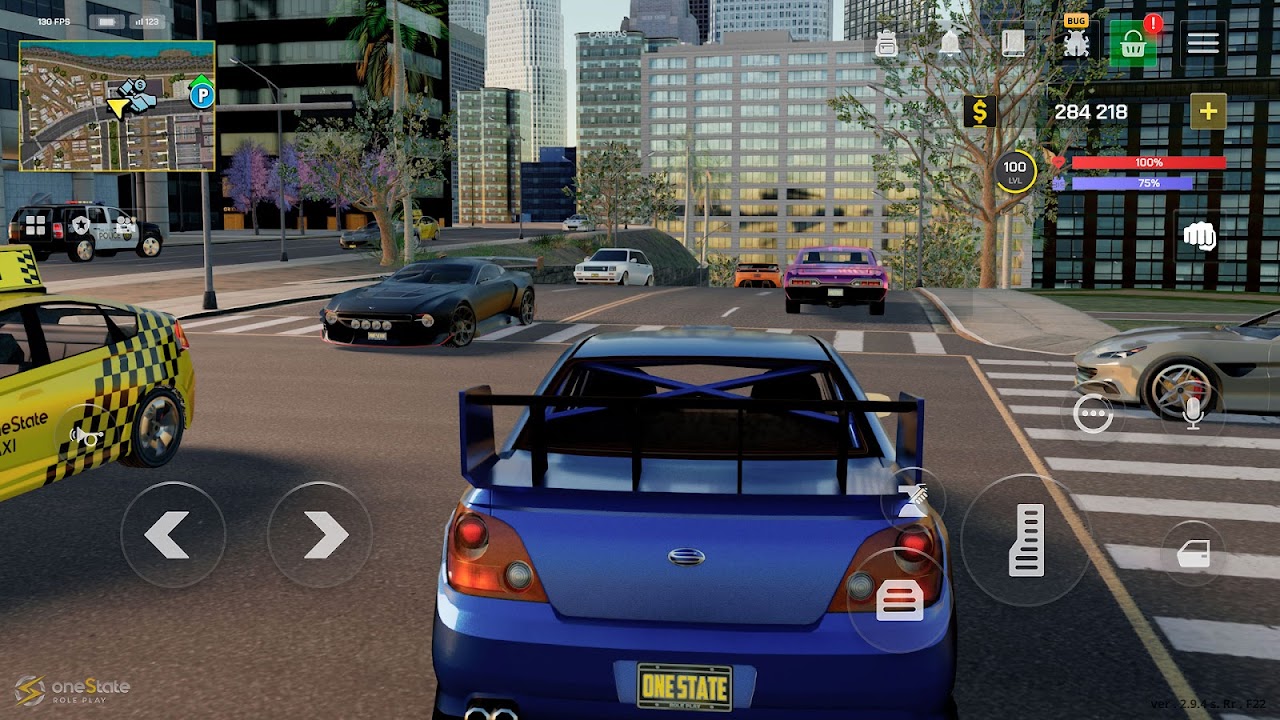Tap the gas pedal accelerator
Screen dimensions: 1280x720
[x=1026, y=540]
